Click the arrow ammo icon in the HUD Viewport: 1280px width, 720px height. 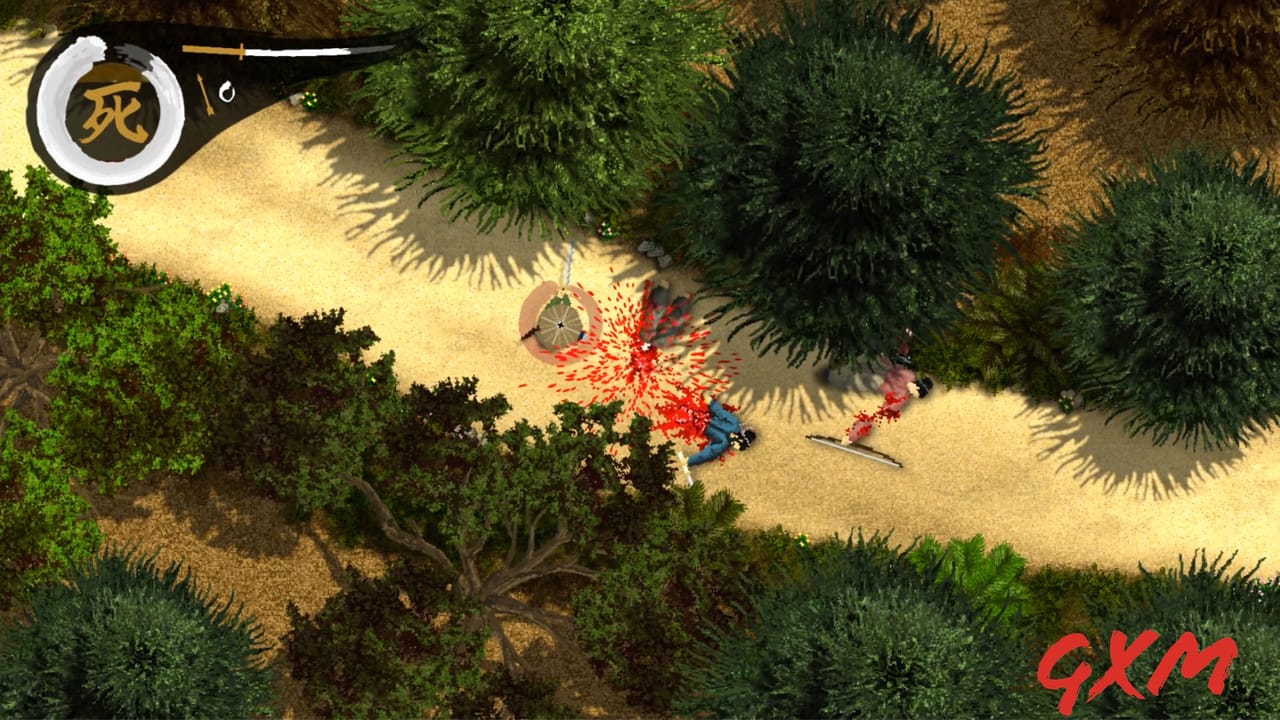[x=203, y=92]
